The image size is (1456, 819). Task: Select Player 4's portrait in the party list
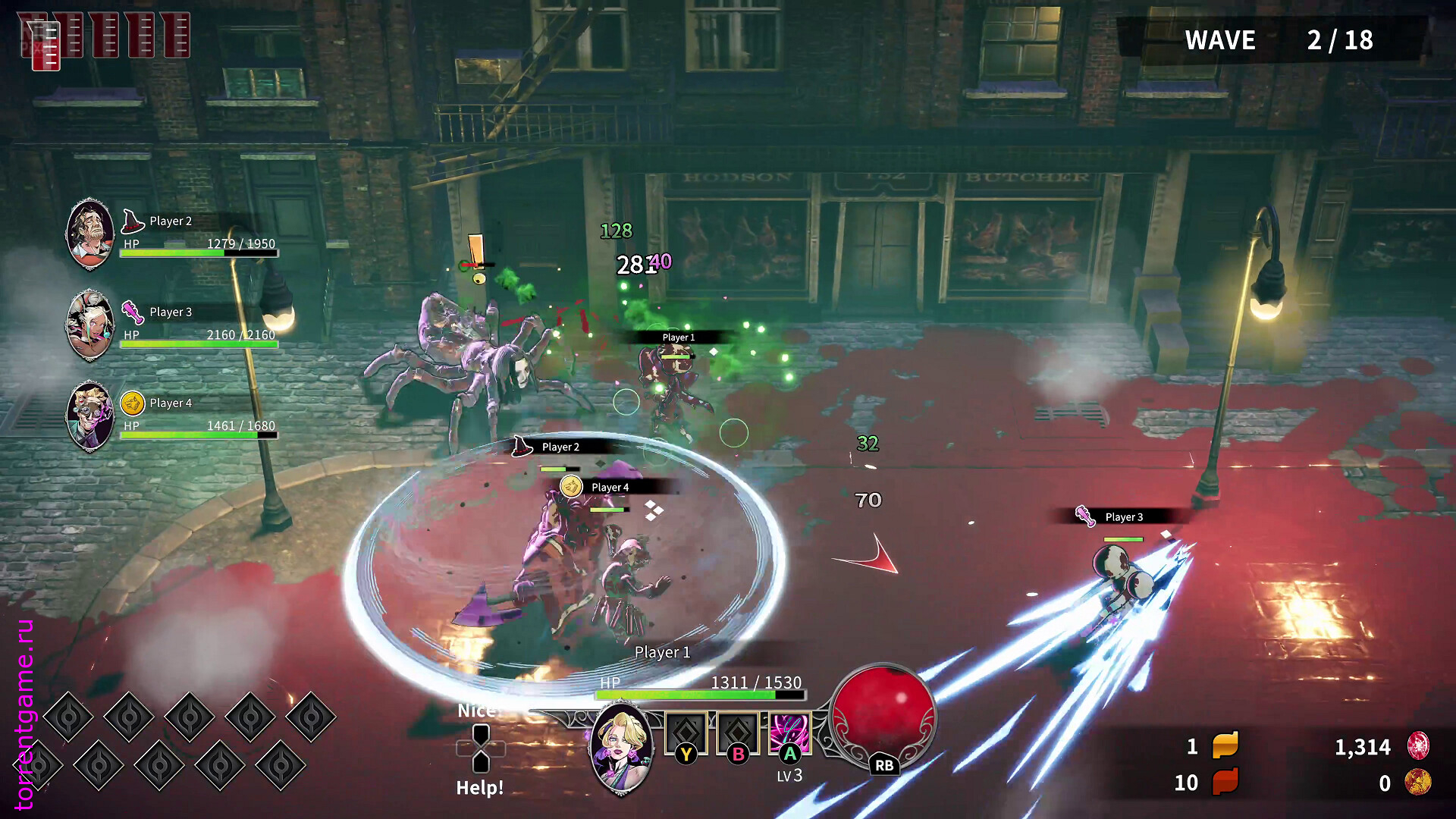click(x=90, y=416)
